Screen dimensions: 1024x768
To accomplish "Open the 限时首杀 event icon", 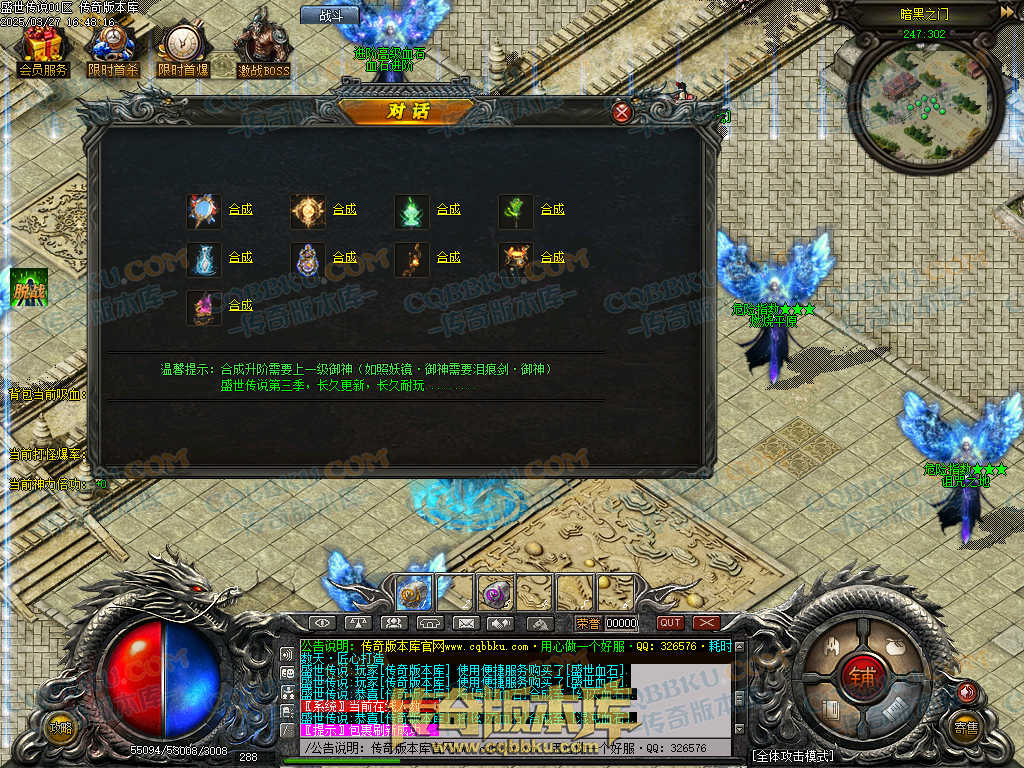I will tap(112, 51).
